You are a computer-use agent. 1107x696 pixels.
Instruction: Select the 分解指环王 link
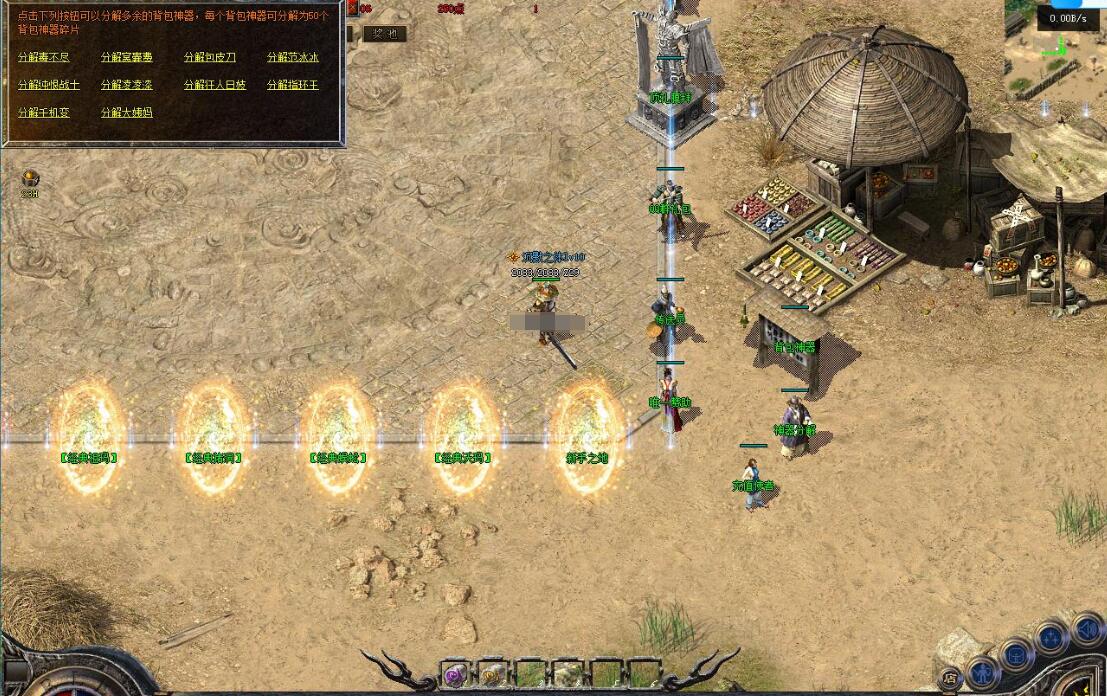pyautogui.click(x=293, y=86)
